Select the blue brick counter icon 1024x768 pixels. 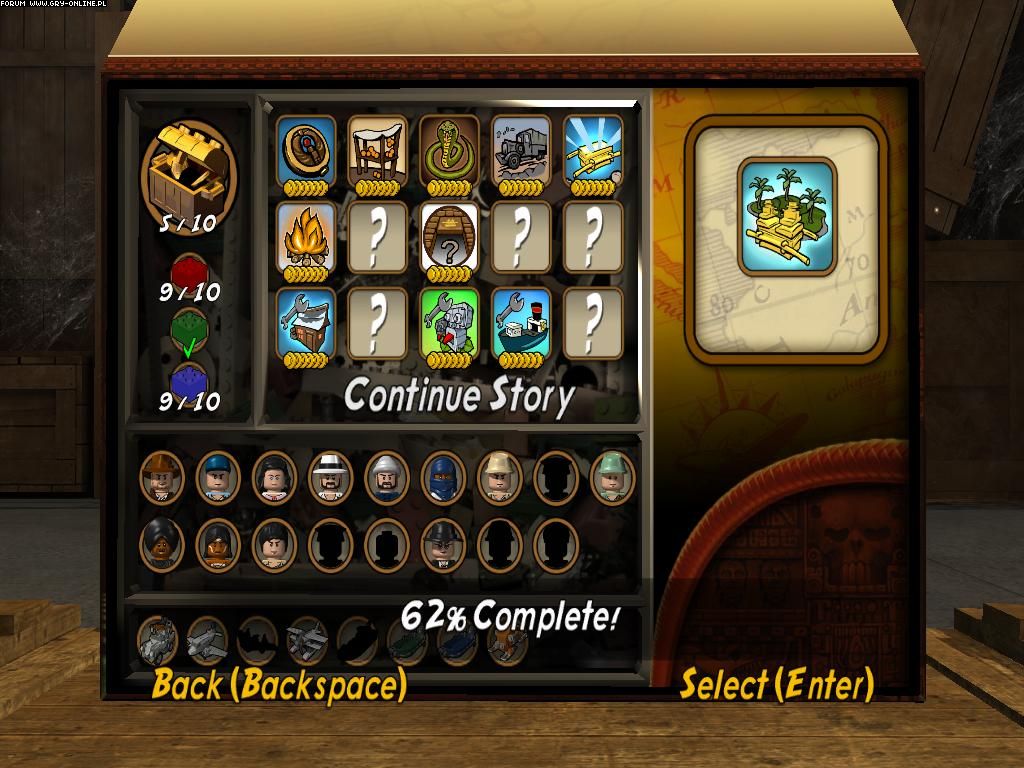coord(189,380)
